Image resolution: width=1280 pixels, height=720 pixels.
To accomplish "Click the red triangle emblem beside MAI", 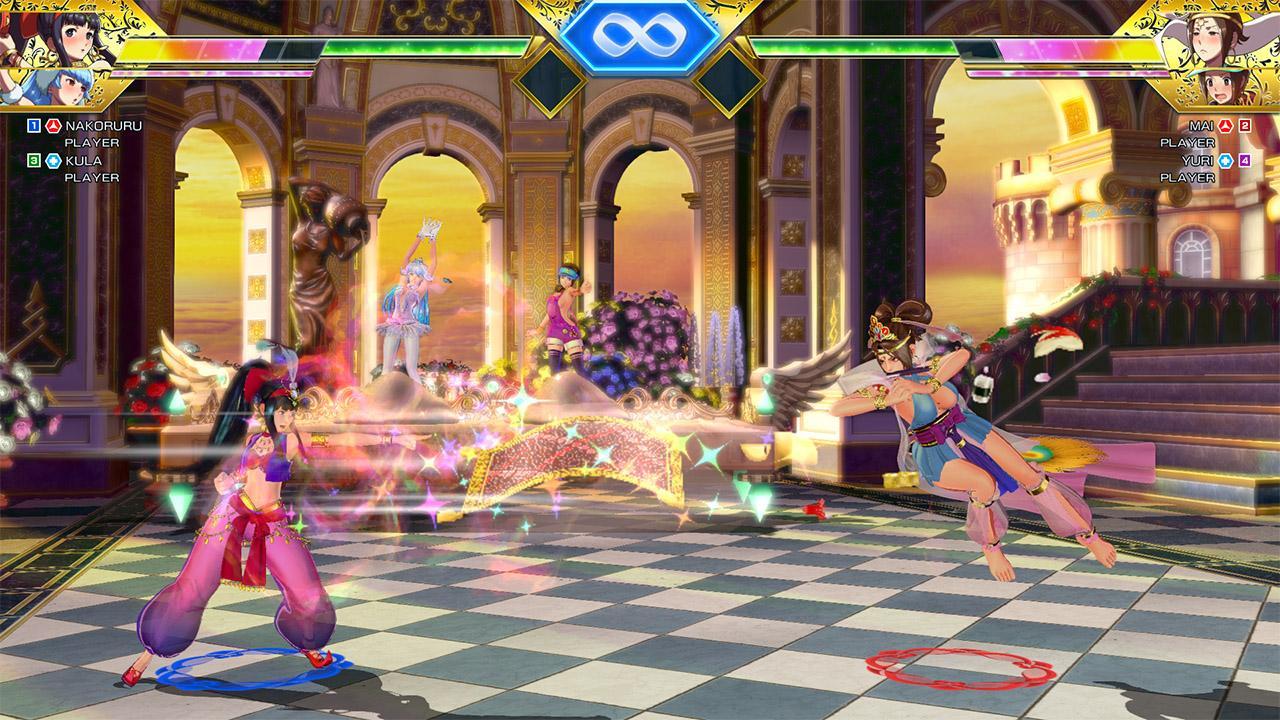I will pos(1224,126).
